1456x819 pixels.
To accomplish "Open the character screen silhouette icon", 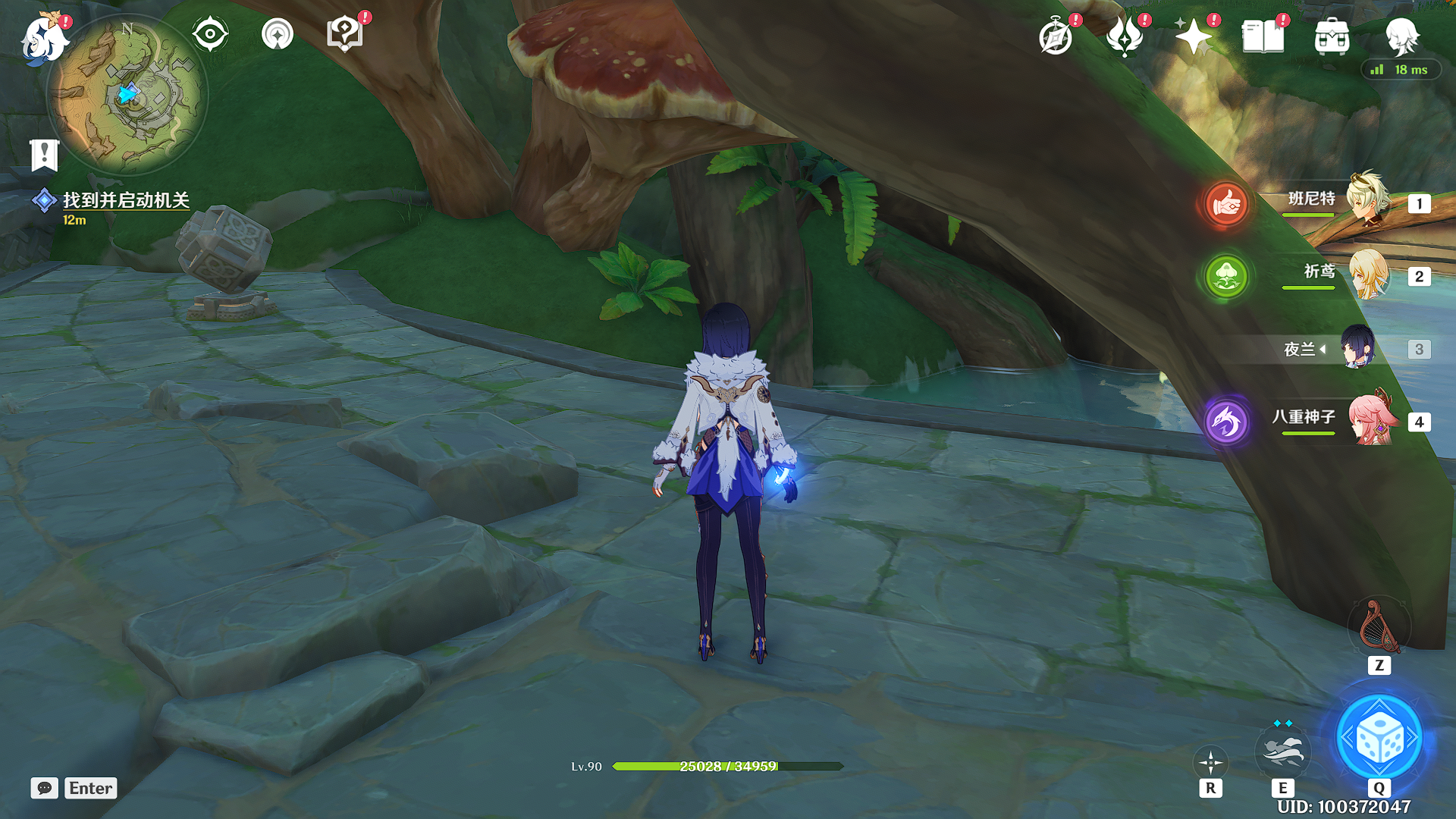I will pos(1401,36).
